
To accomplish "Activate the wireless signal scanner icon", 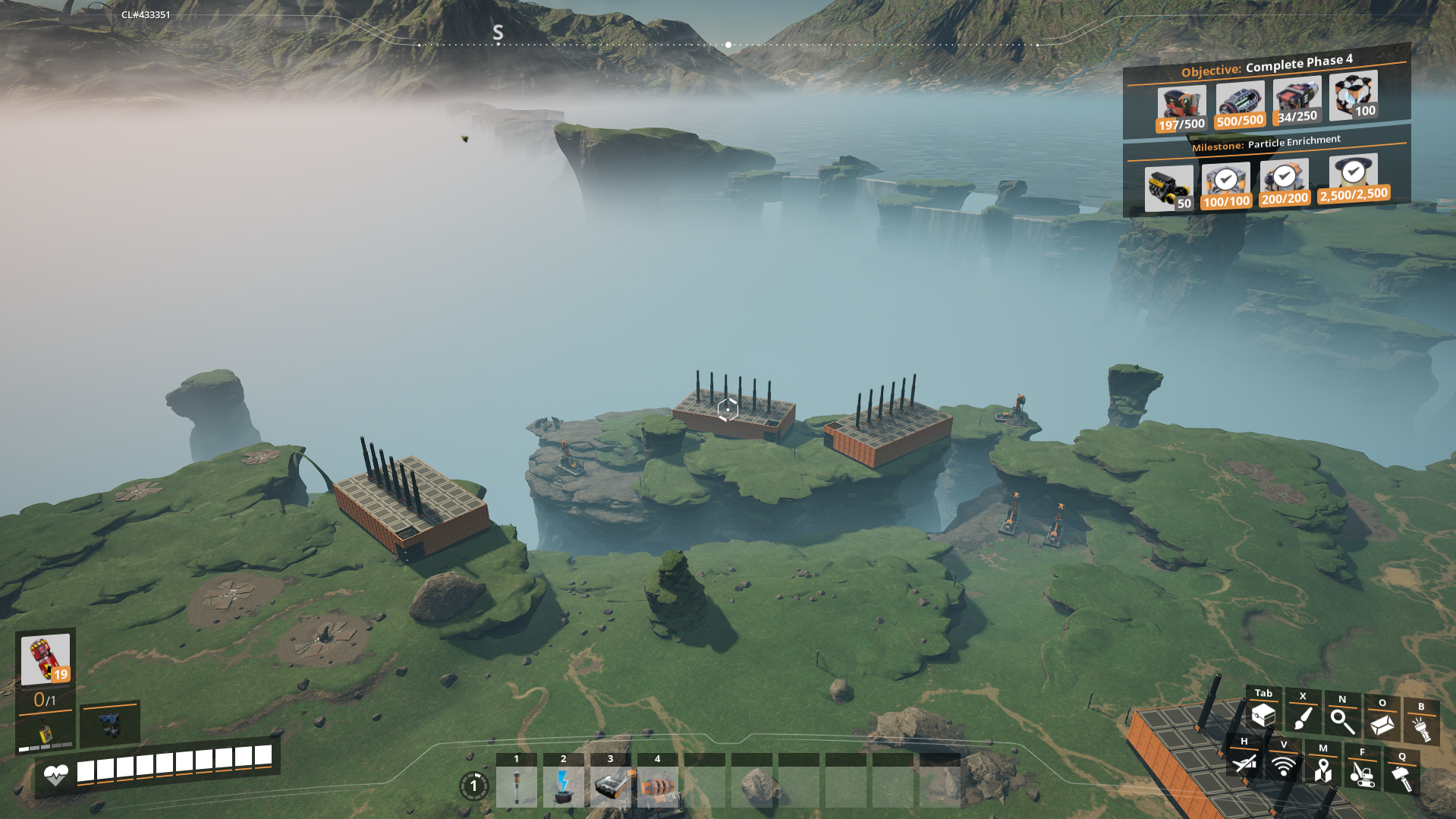I will [1284, 765].
